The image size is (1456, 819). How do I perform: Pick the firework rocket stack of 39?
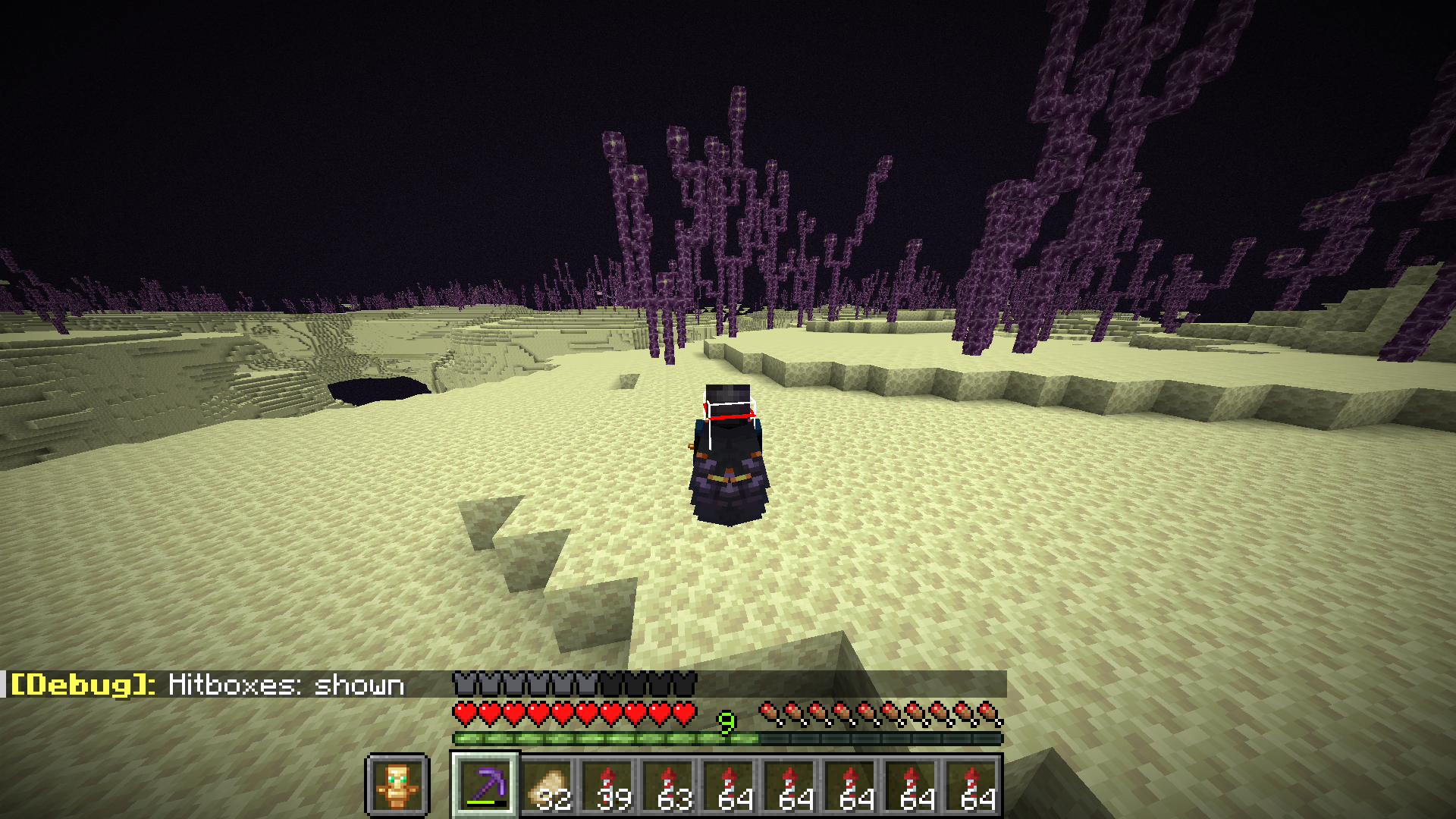point(608,786)
